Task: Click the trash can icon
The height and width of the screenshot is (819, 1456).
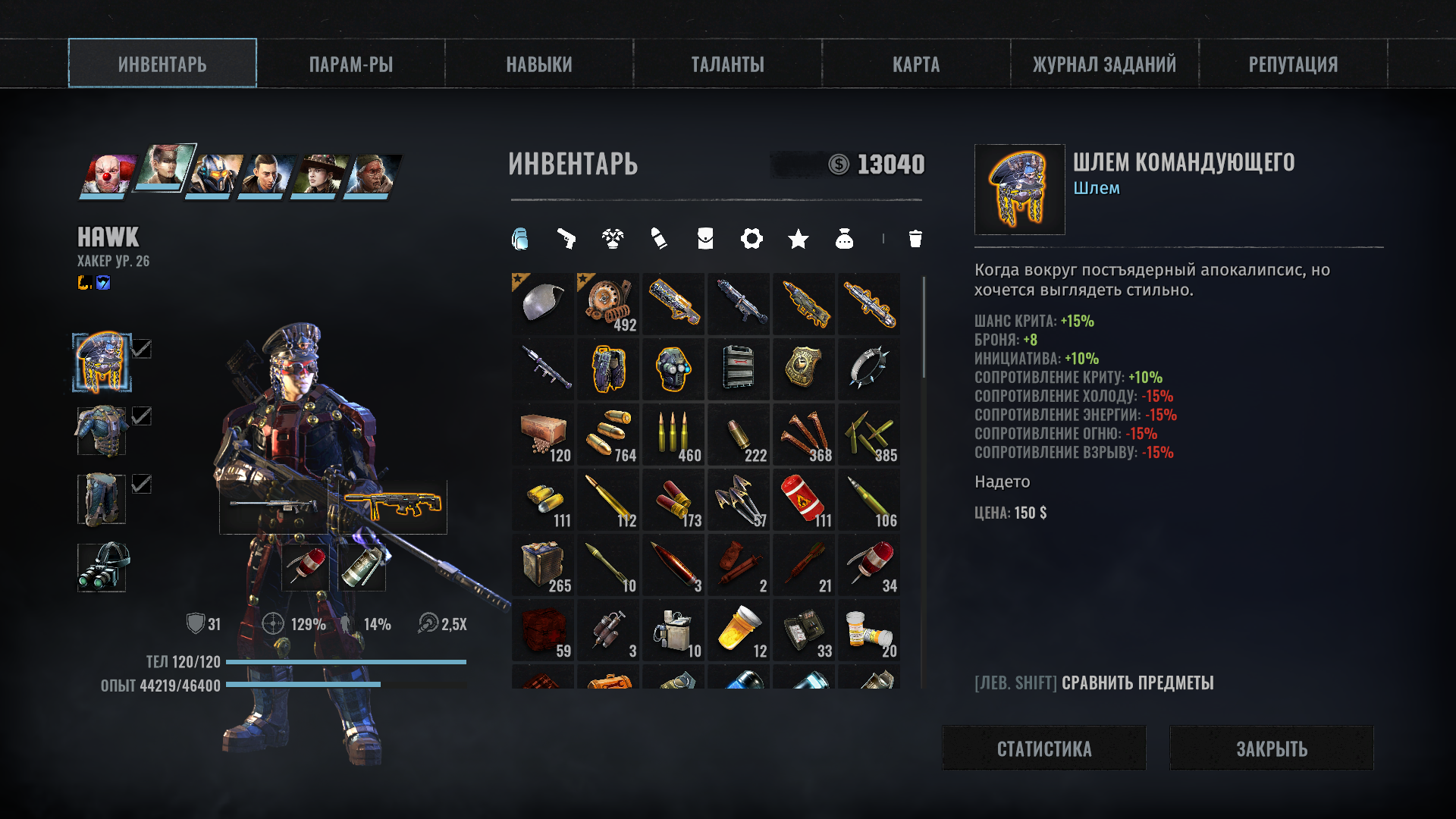Action: coord(915,239)
